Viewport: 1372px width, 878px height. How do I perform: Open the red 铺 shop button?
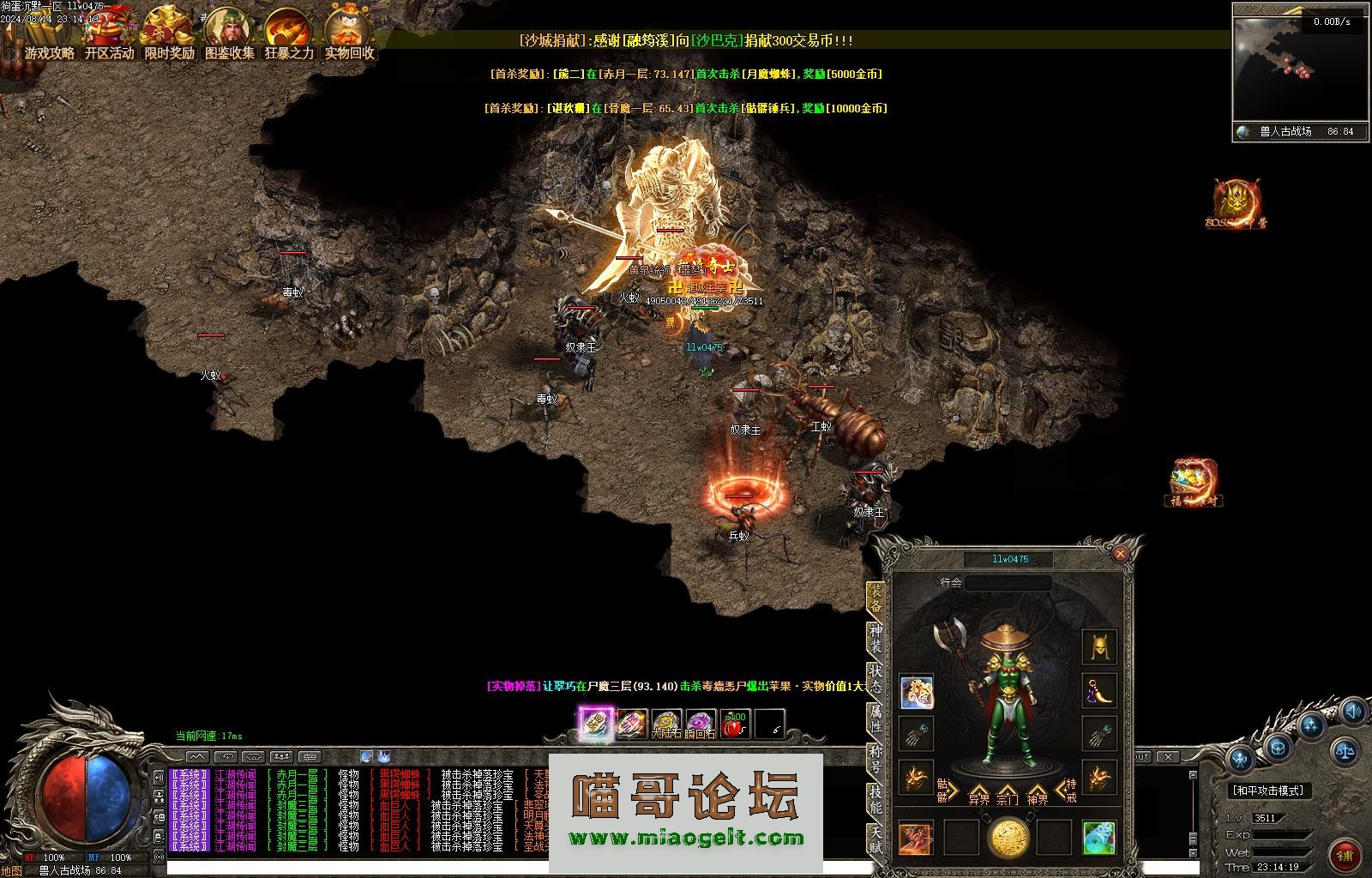(1344, 855)
